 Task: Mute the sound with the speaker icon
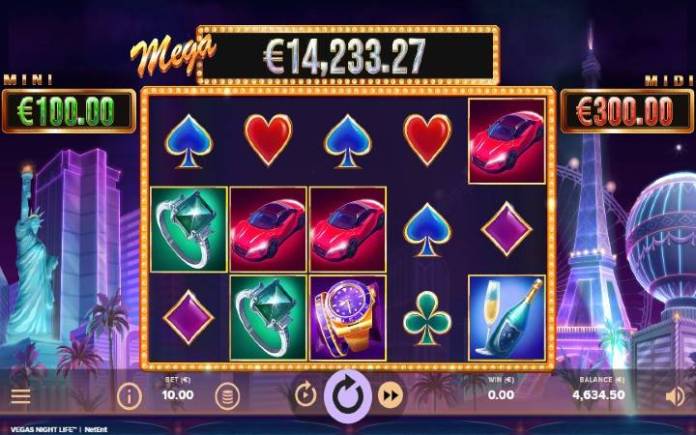click(675, 396)
